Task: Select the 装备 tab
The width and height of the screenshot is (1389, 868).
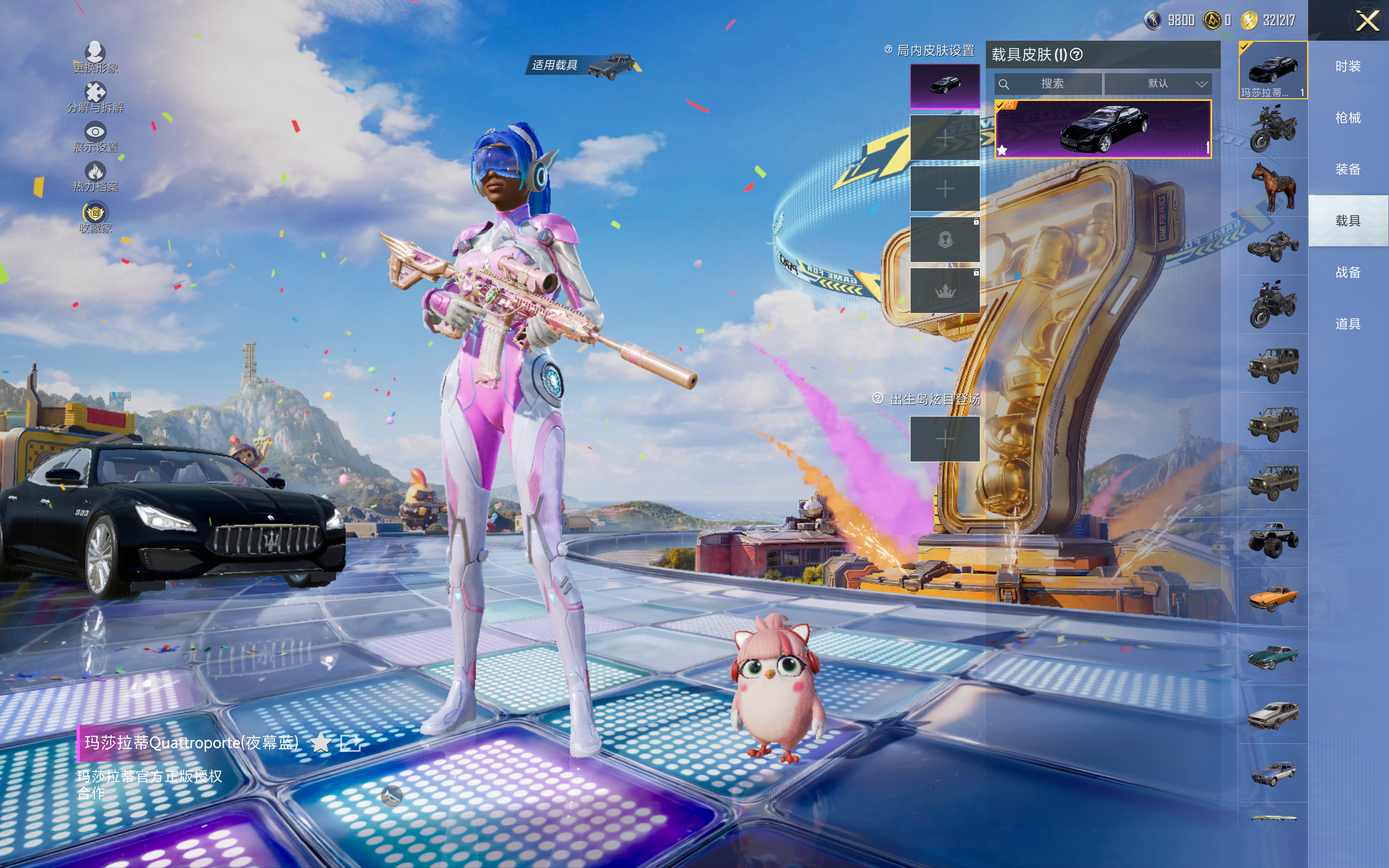Action: coord(1348,169)
